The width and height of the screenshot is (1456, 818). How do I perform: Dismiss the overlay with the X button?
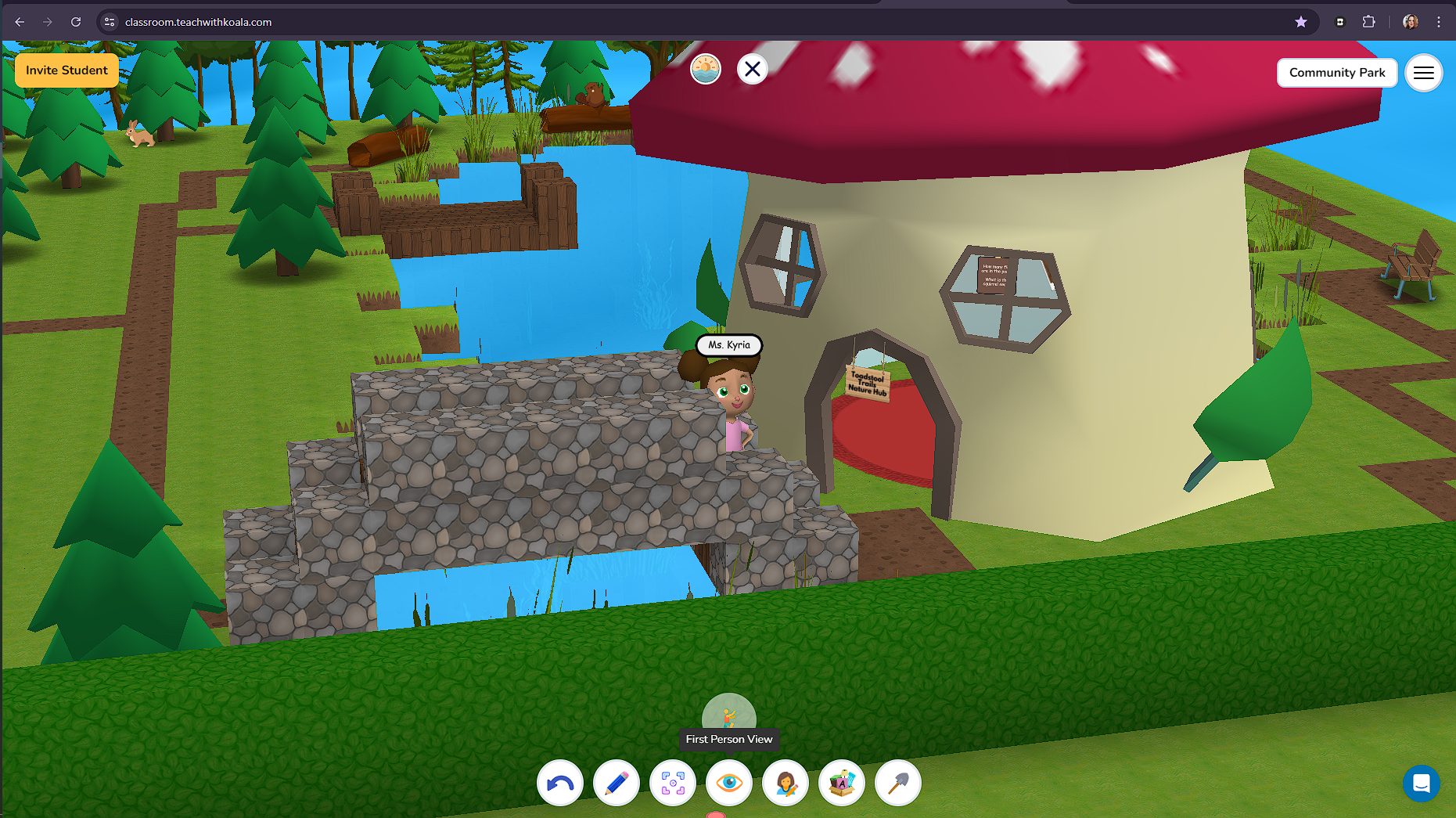[752, 69]
